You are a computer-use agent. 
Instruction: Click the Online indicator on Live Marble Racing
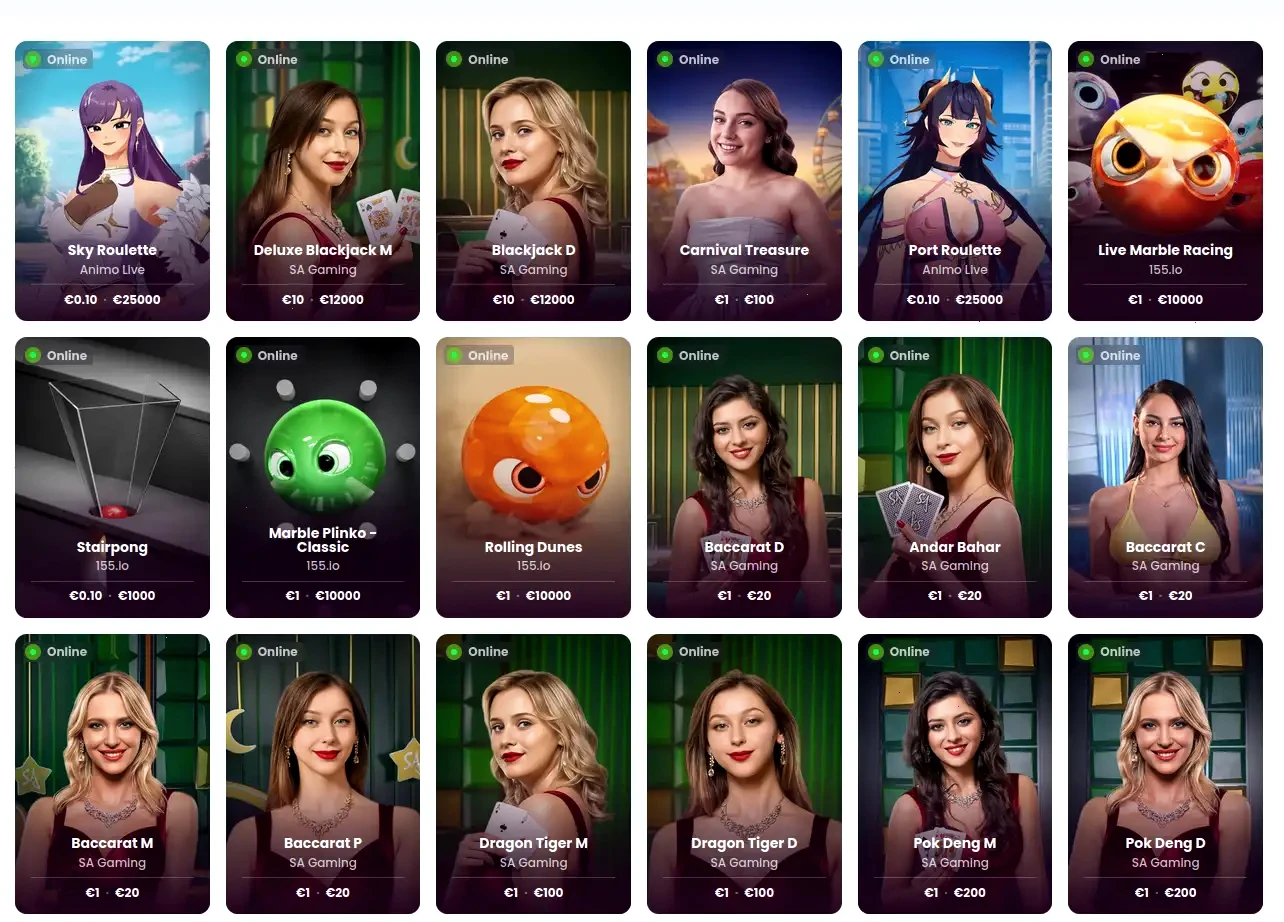(1085, 59)
